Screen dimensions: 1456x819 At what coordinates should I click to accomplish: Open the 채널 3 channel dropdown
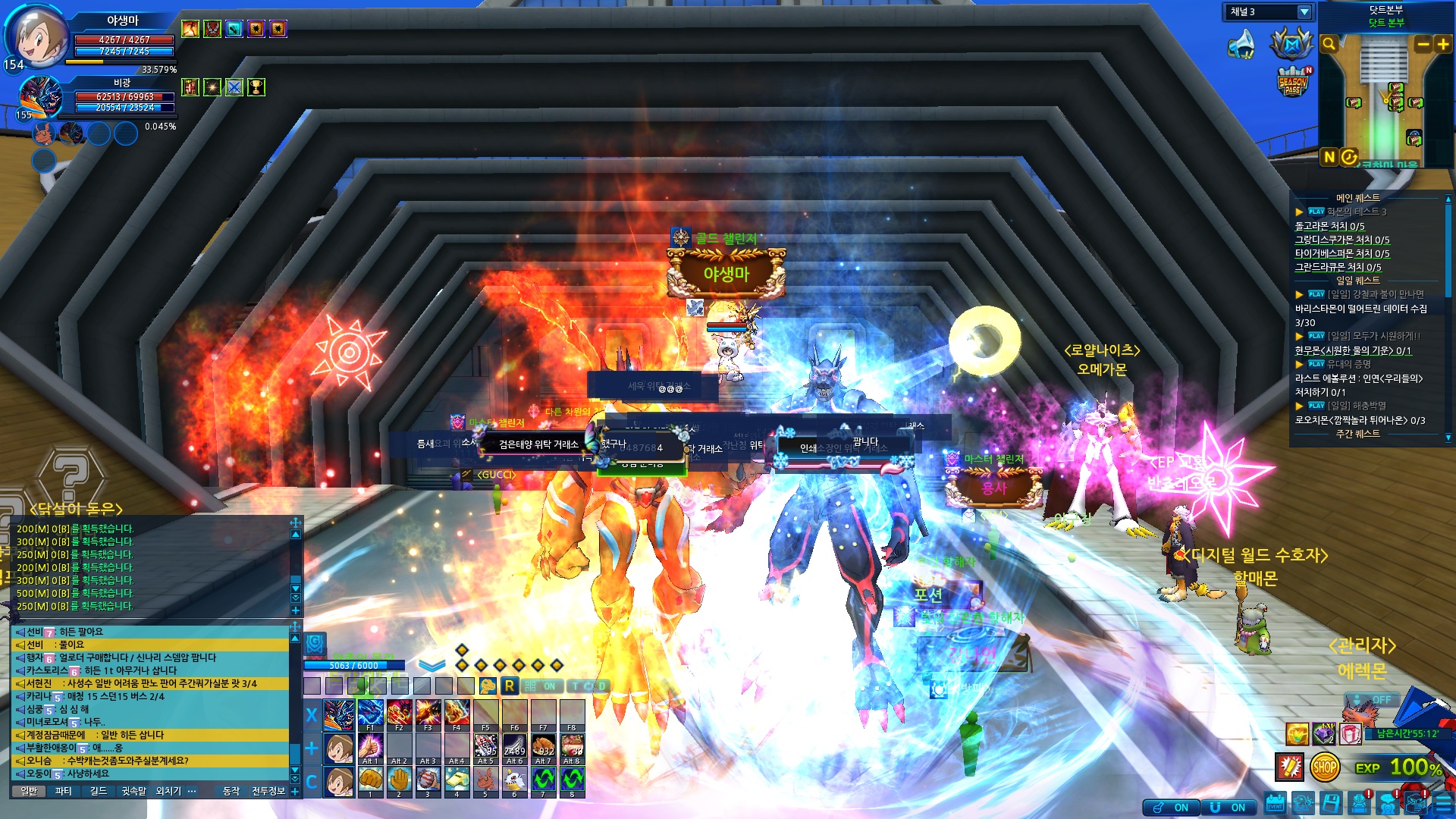tap(1304, 12)
